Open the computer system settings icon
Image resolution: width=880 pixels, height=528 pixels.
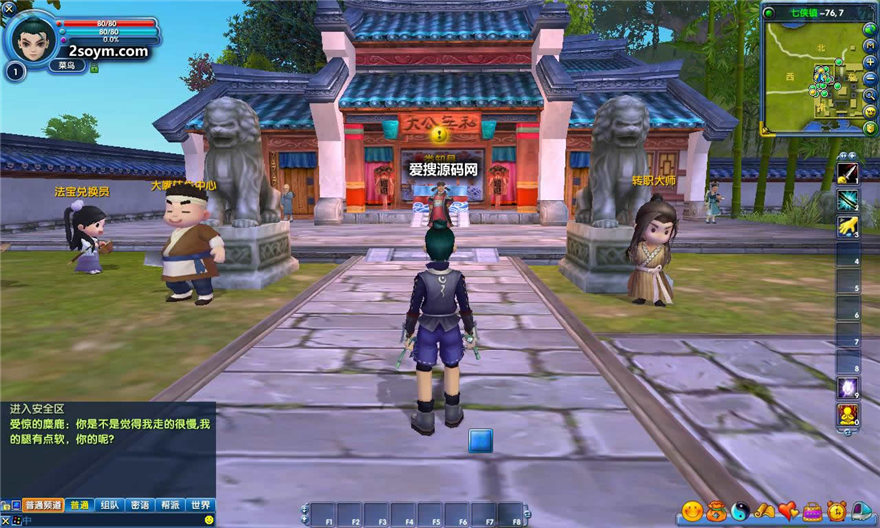[x=861, y=511]
